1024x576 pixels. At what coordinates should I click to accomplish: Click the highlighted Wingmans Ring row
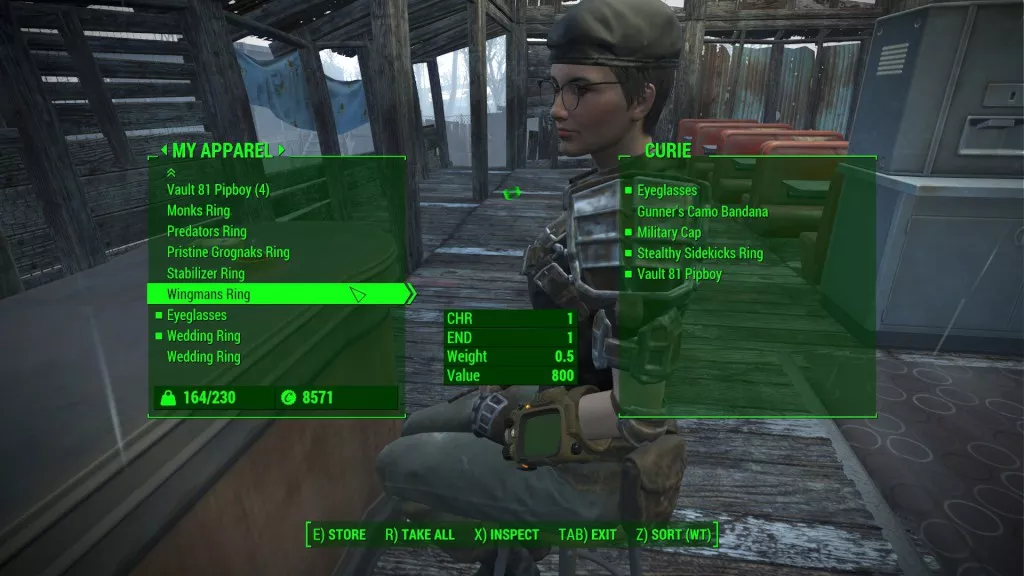pyautogui.click(x=208, y=294)
